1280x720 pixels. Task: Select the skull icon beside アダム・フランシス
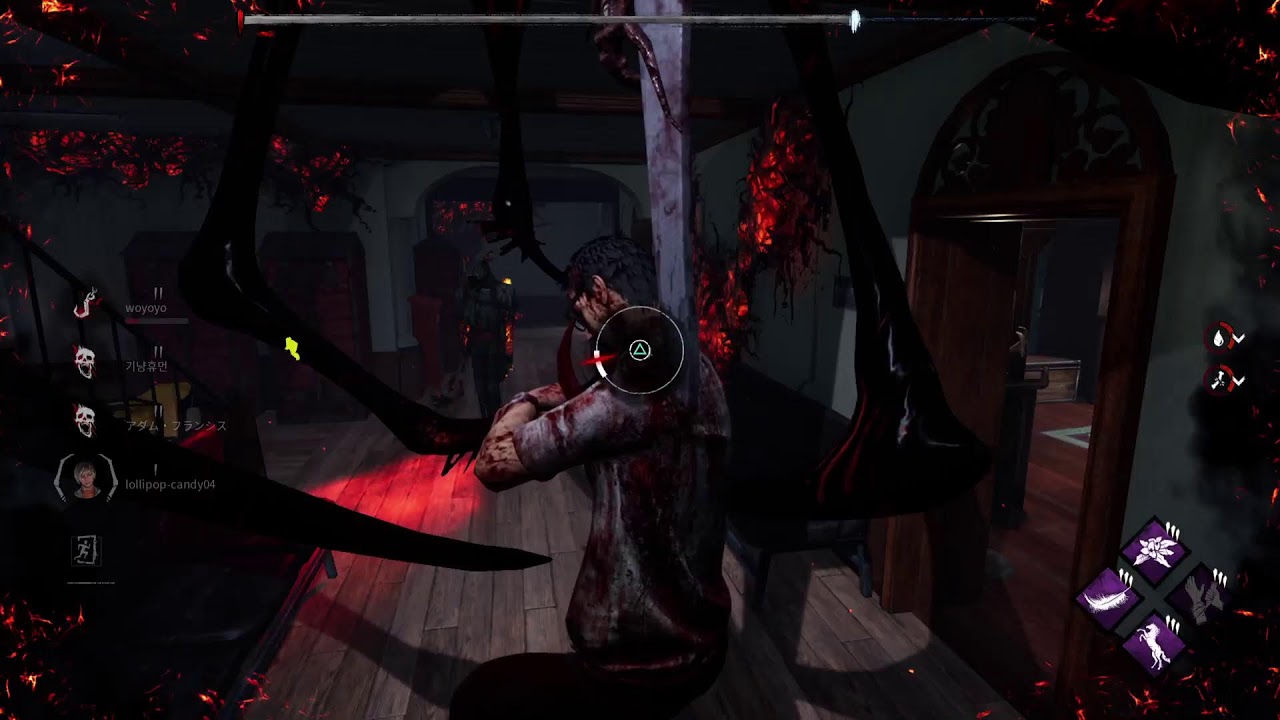86,421
